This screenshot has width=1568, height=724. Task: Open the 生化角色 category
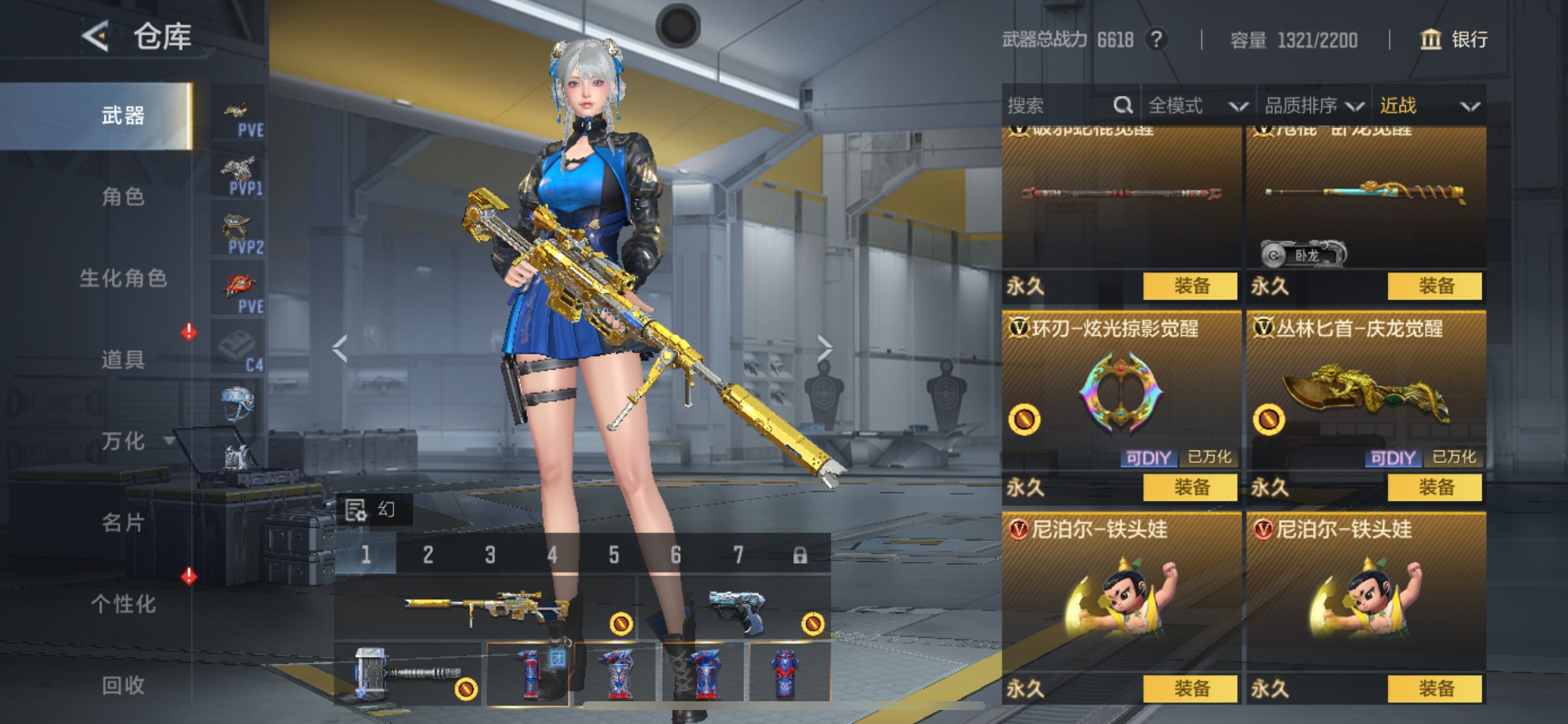point(123,278)
